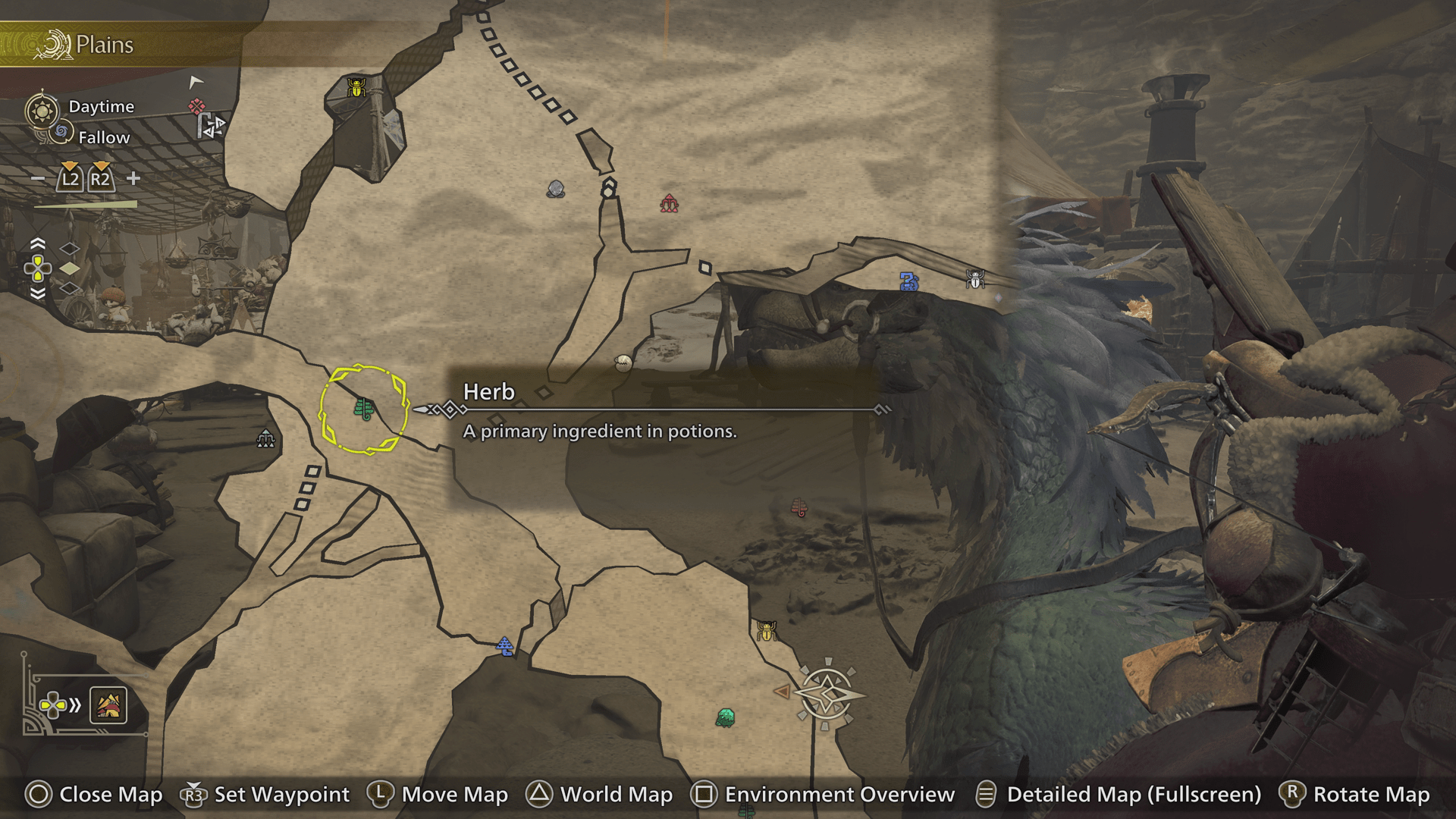
Task: Select the highlighted Herb gathering point
Action: click(364, 409)
